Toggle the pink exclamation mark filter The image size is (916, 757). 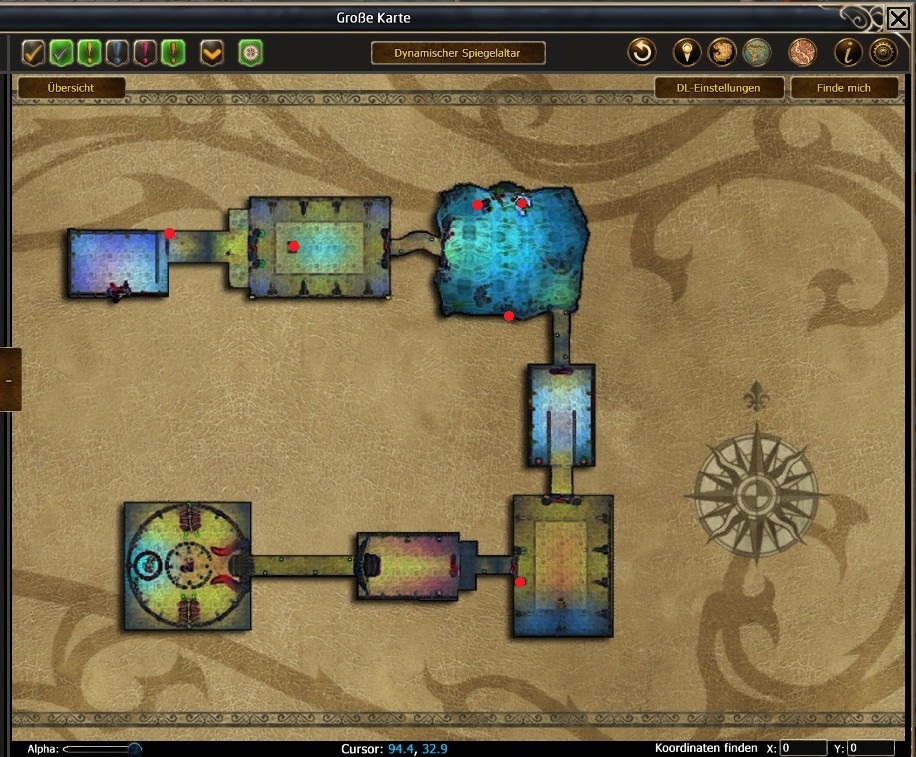pos(146,52)
